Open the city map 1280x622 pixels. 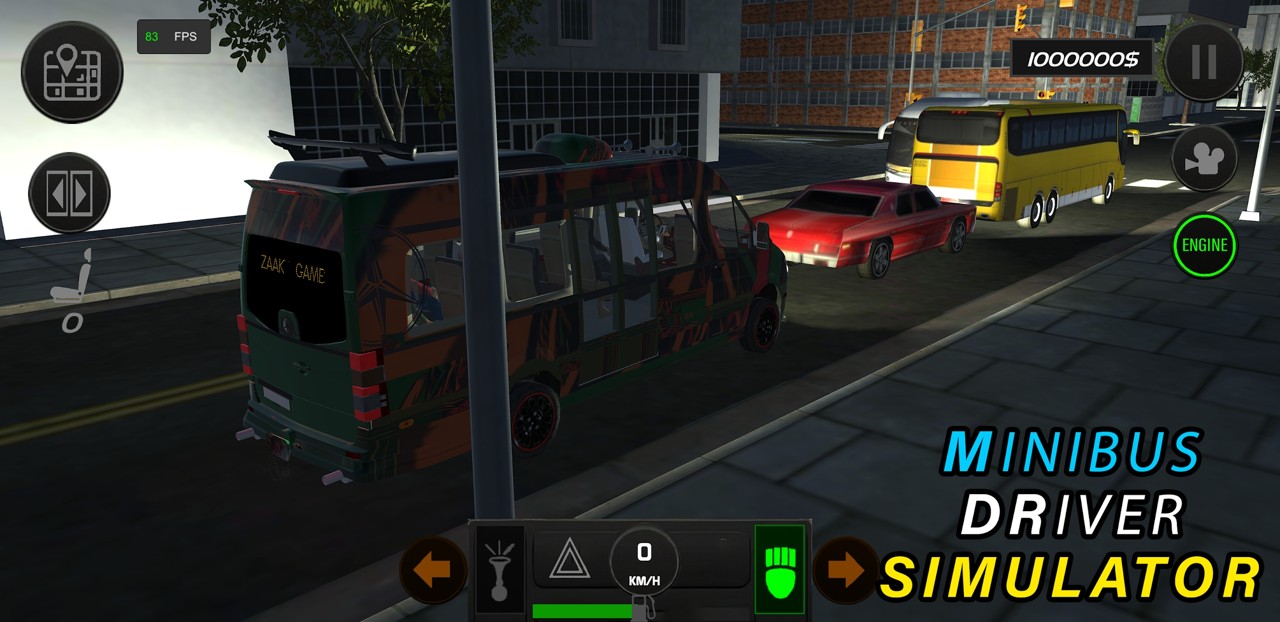[72, 72]
